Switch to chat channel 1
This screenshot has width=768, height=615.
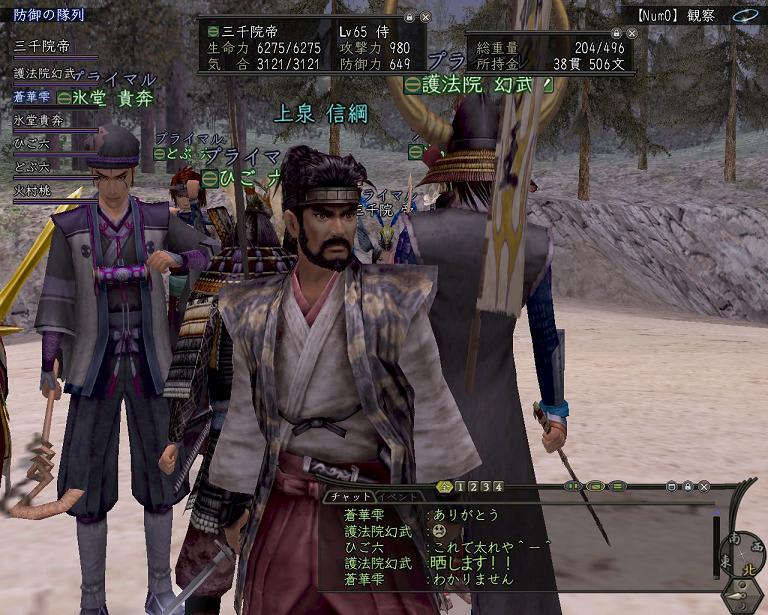tap(459, 487)
